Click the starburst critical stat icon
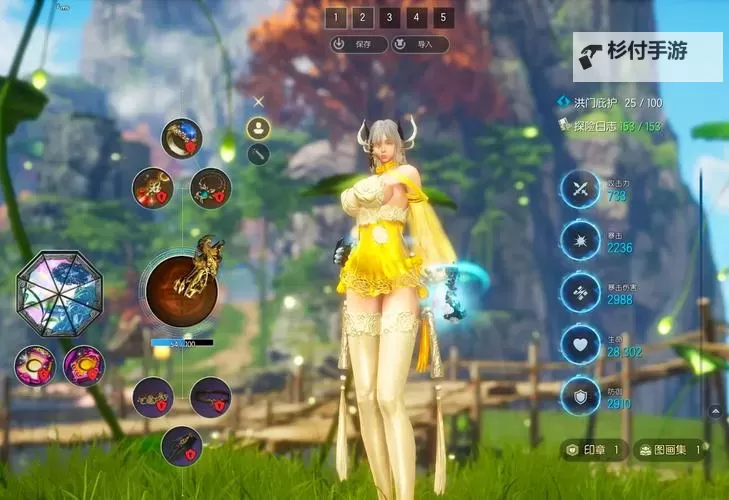Viewport: 729px width, 500px height. click(579, 241)
